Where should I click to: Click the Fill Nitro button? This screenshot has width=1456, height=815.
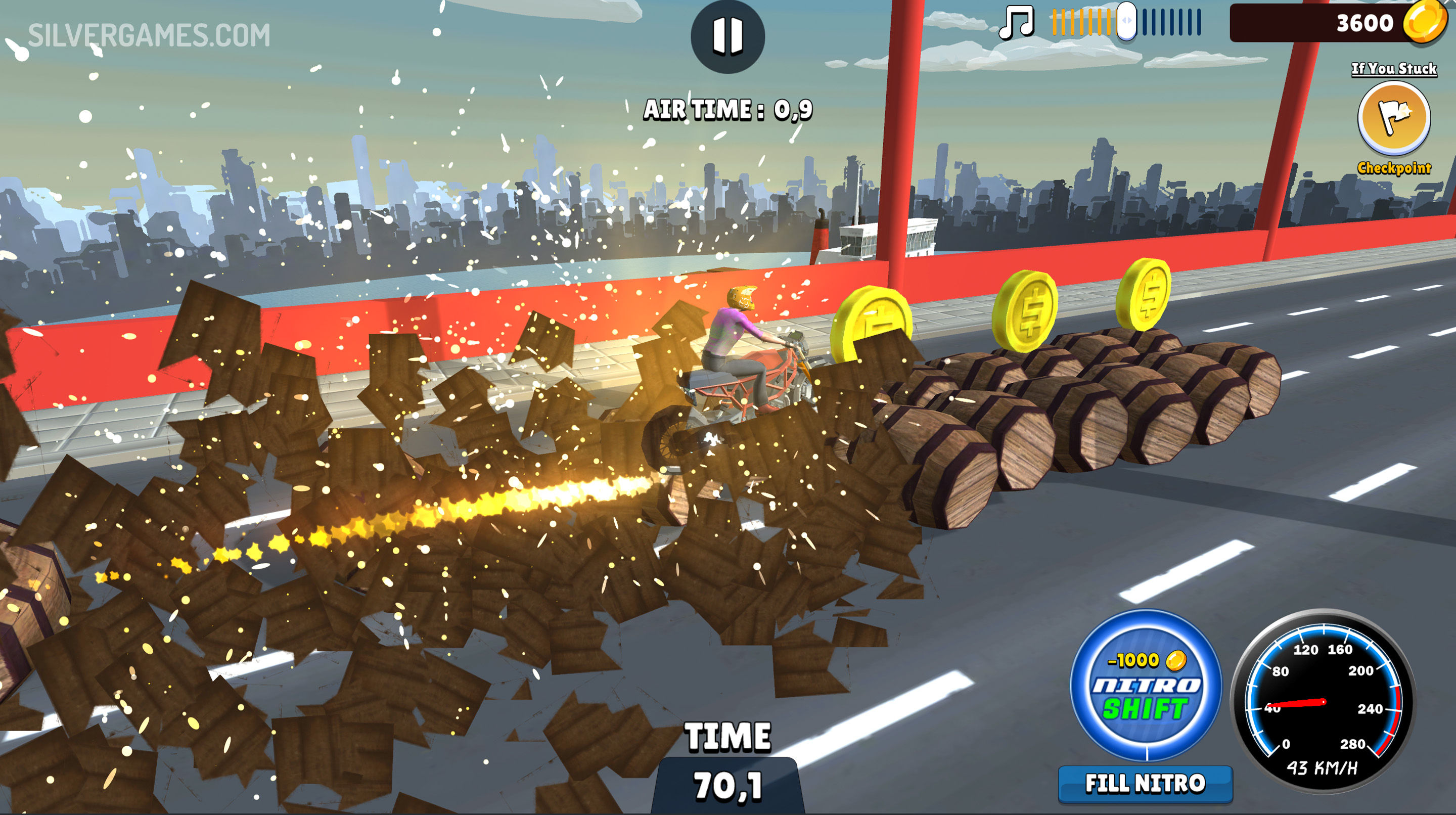tap(1145, 784)
